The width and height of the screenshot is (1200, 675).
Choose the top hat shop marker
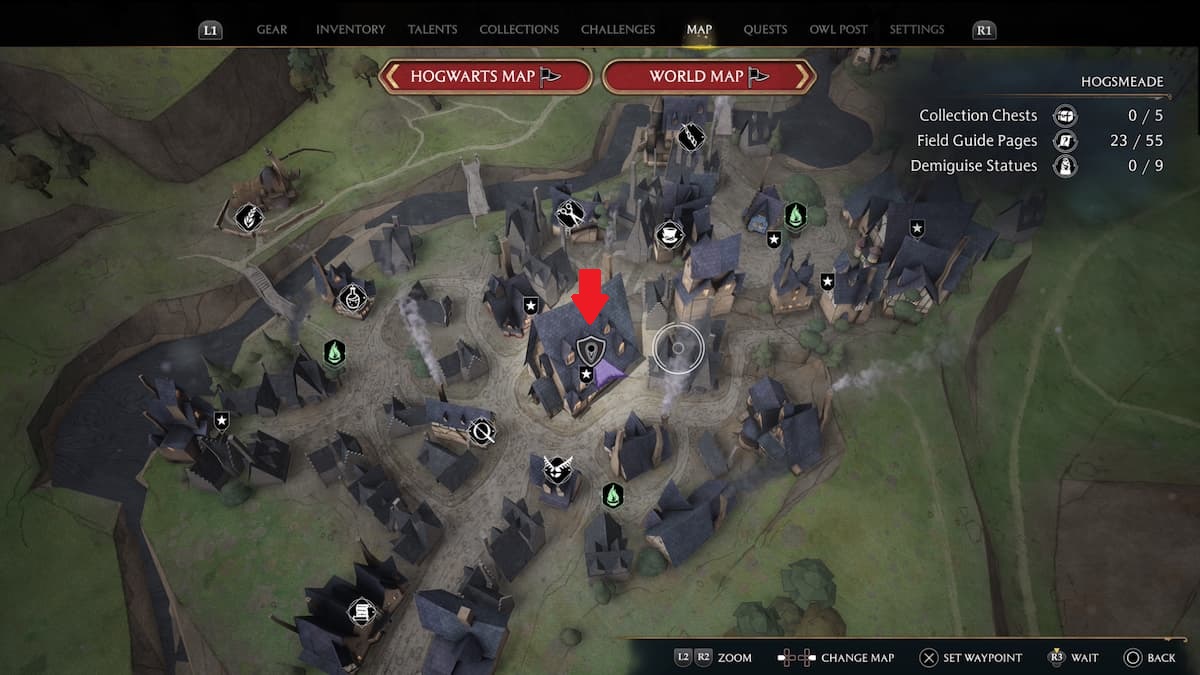tap(668, 236)
